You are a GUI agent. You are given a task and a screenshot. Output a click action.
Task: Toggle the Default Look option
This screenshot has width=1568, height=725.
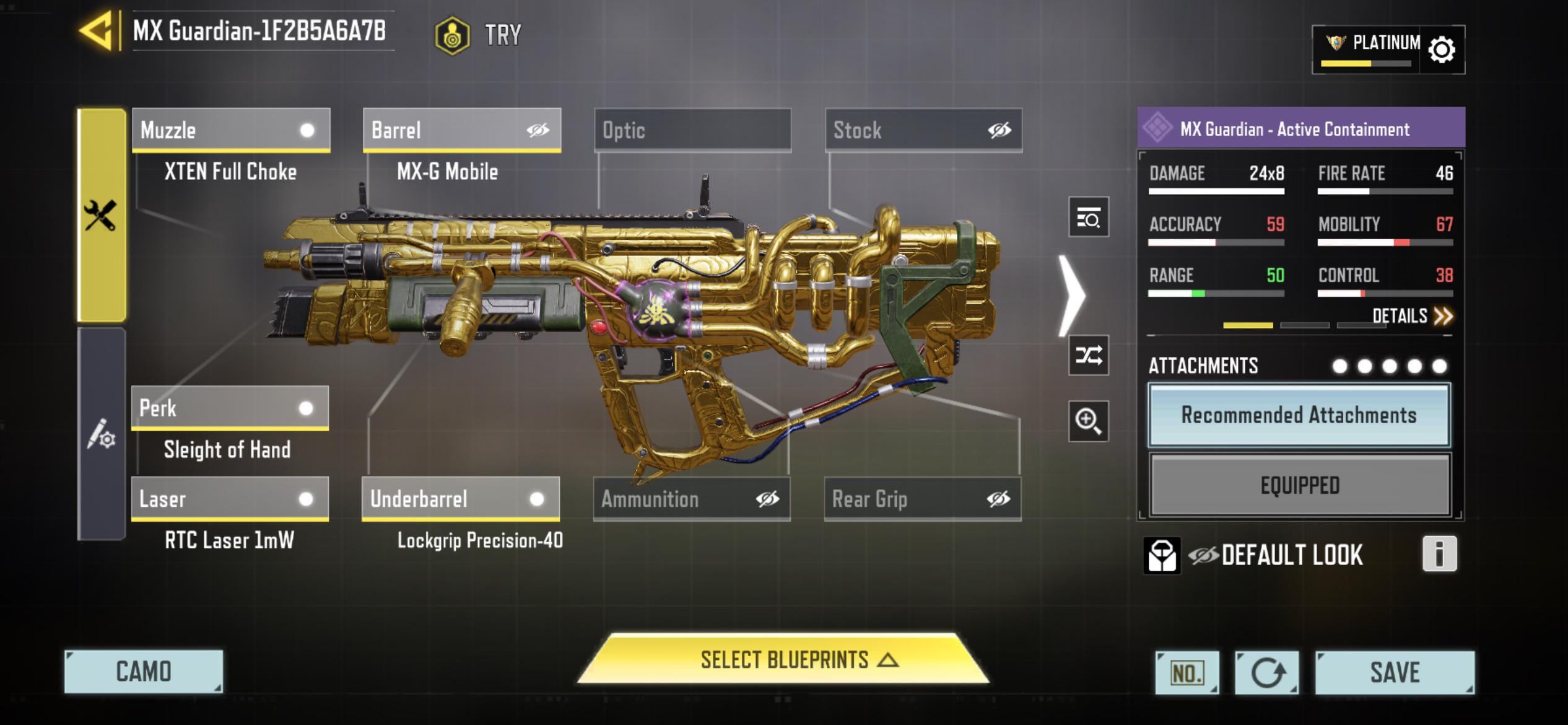pyautogui.click(x=1276, y=555)
